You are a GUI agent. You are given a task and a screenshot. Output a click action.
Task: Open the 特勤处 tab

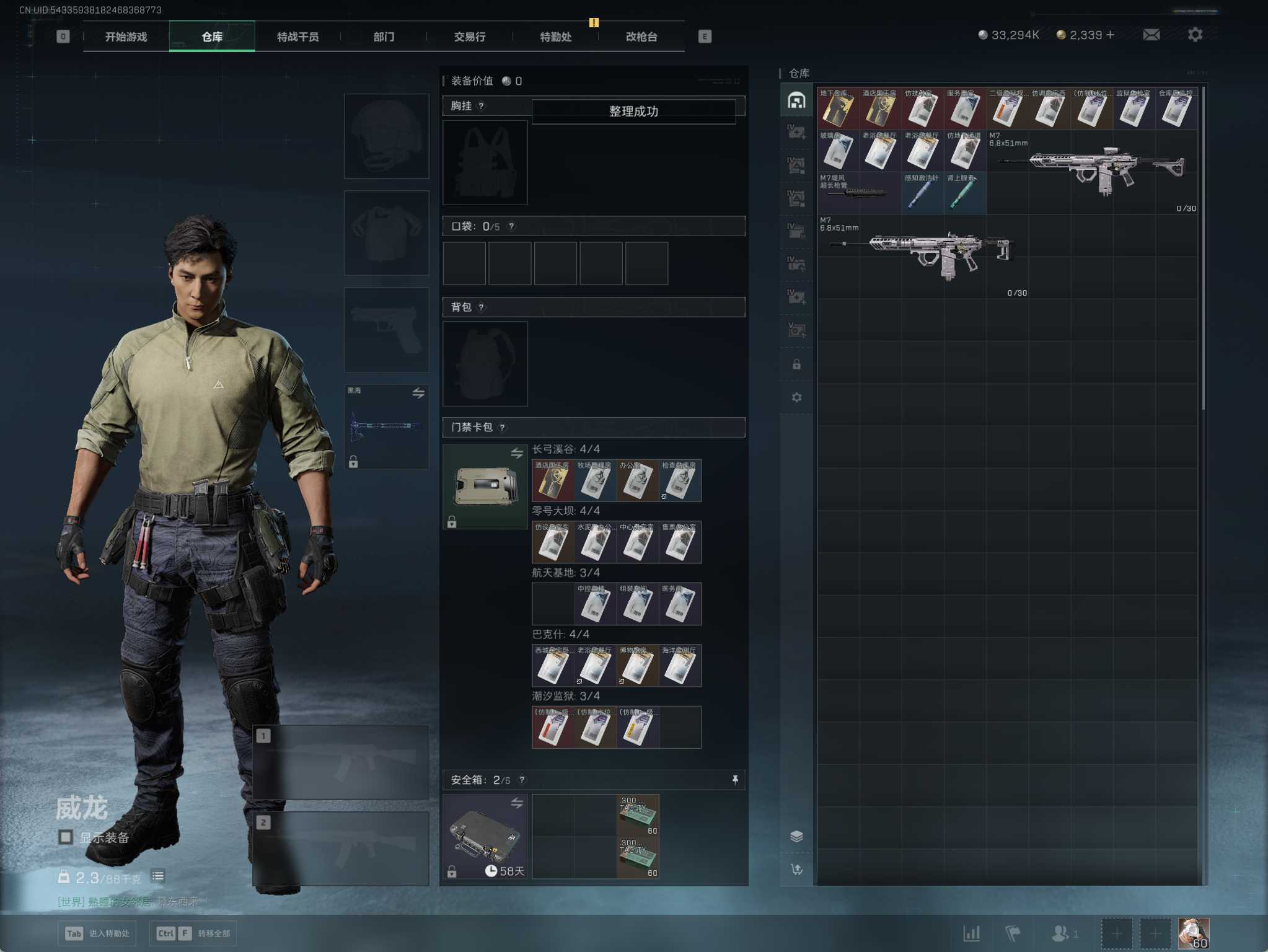pyautogui.click(x=555, y=37)
